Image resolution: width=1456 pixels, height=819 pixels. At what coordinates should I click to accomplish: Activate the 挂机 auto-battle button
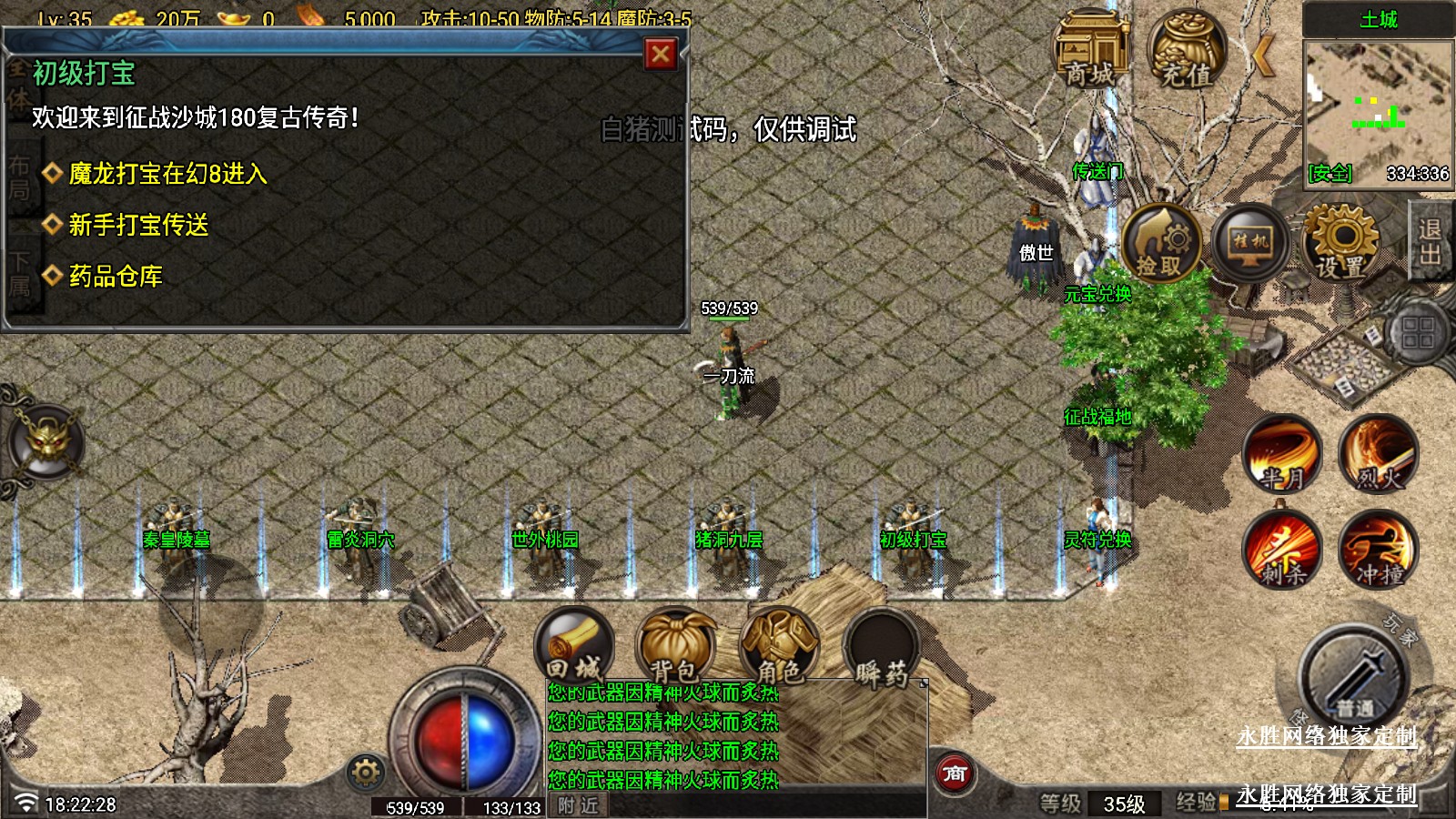[x=1251, y=243]
